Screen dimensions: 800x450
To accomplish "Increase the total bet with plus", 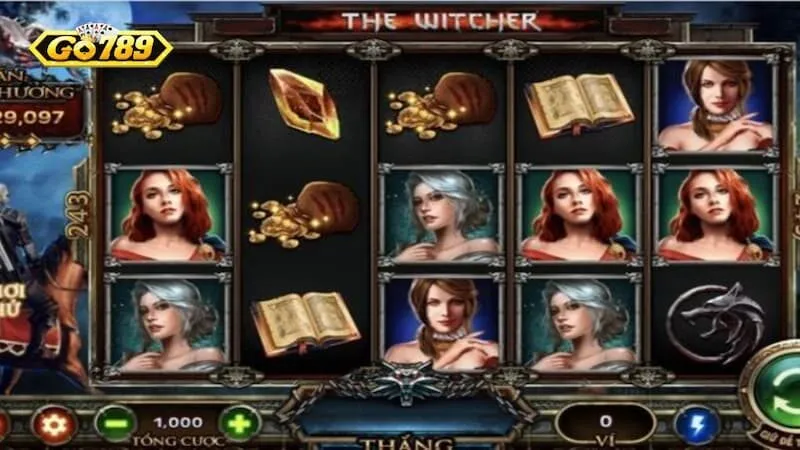I will point(239,423).
